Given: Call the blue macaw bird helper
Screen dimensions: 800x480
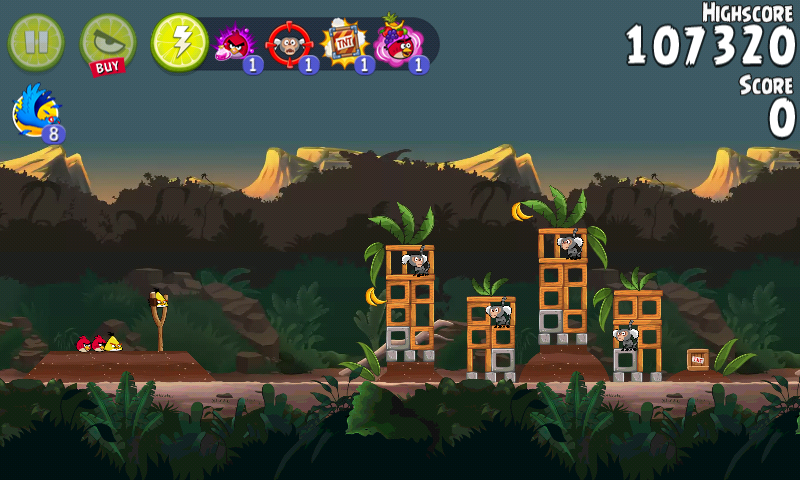Looking at the screenshot, I should (x=37, y=110).
